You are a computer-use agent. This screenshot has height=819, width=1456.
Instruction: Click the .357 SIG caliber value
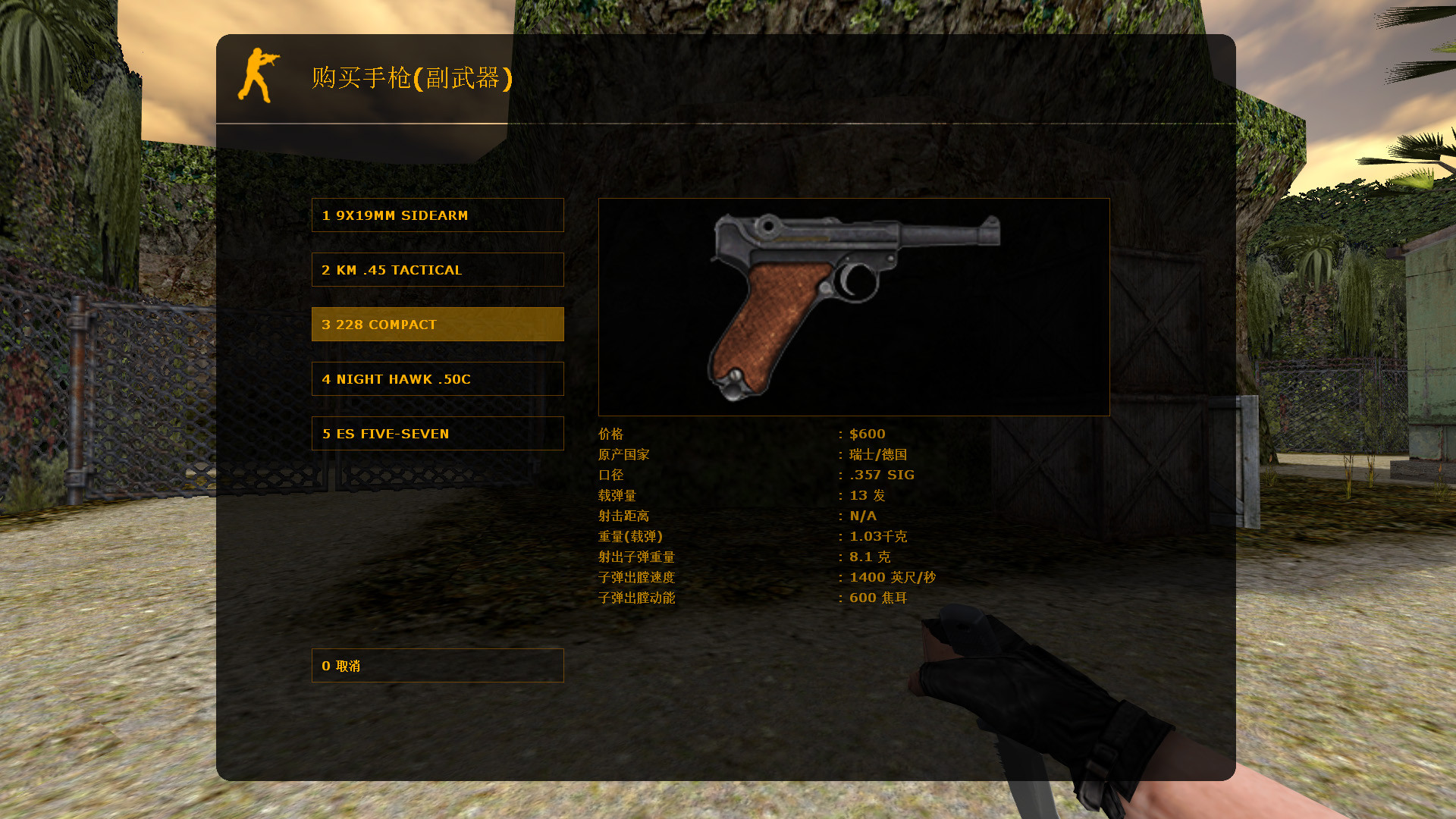pos(880,475)
